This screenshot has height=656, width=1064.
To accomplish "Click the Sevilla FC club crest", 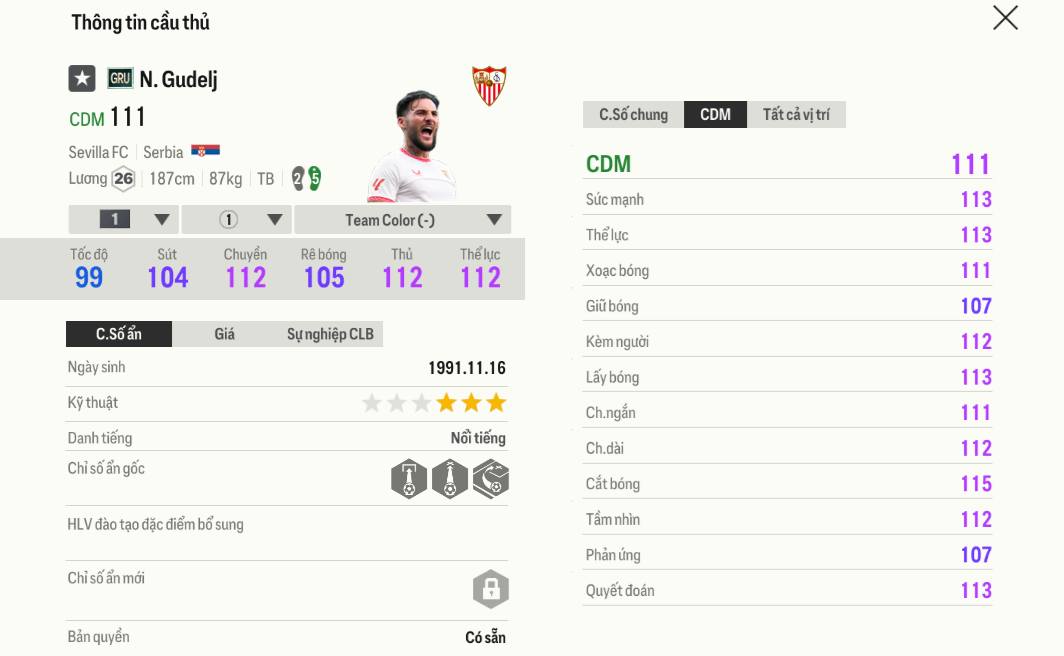I will [489, 86].
